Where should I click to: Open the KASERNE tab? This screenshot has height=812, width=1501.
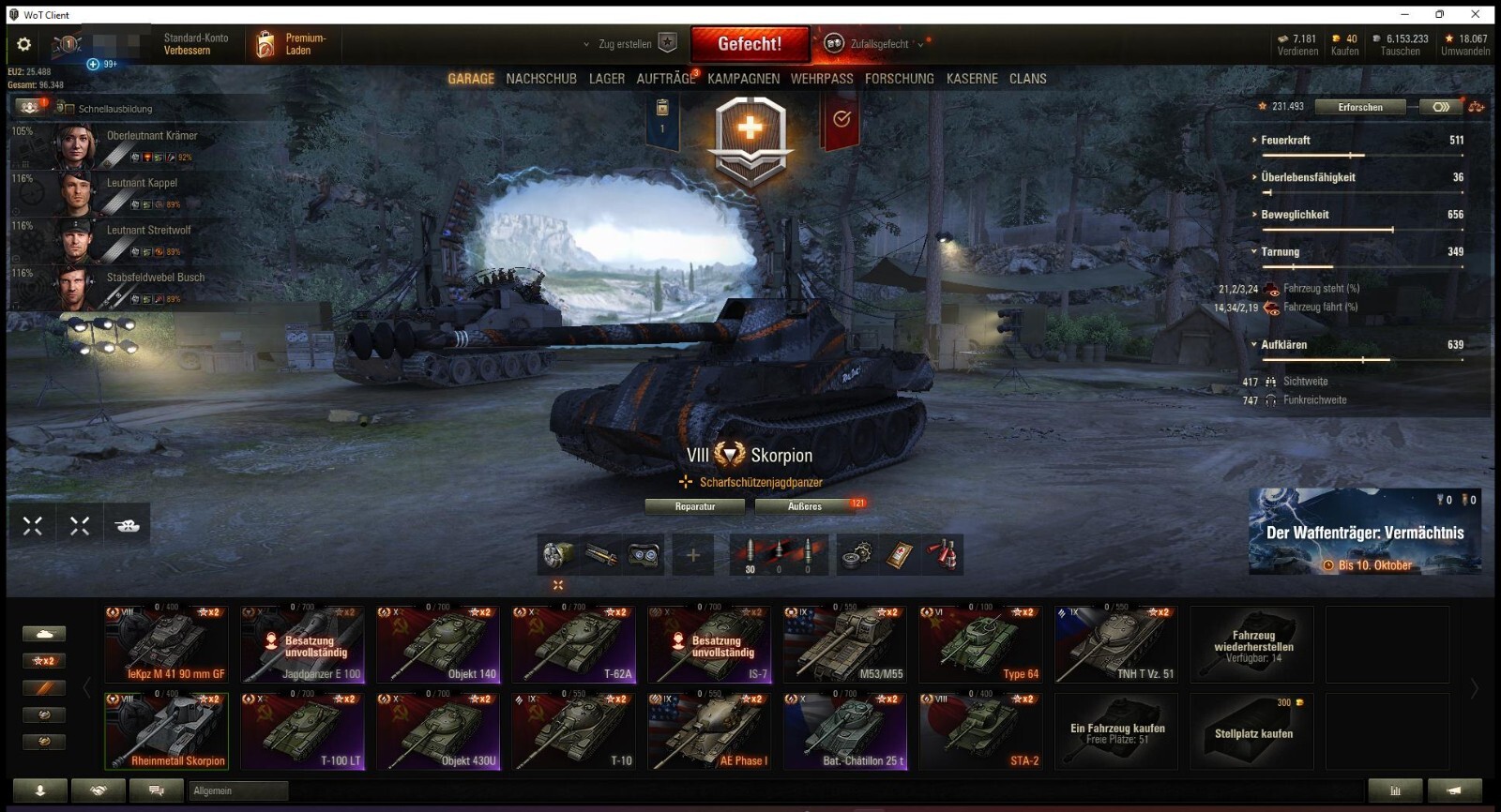point(971,79)
